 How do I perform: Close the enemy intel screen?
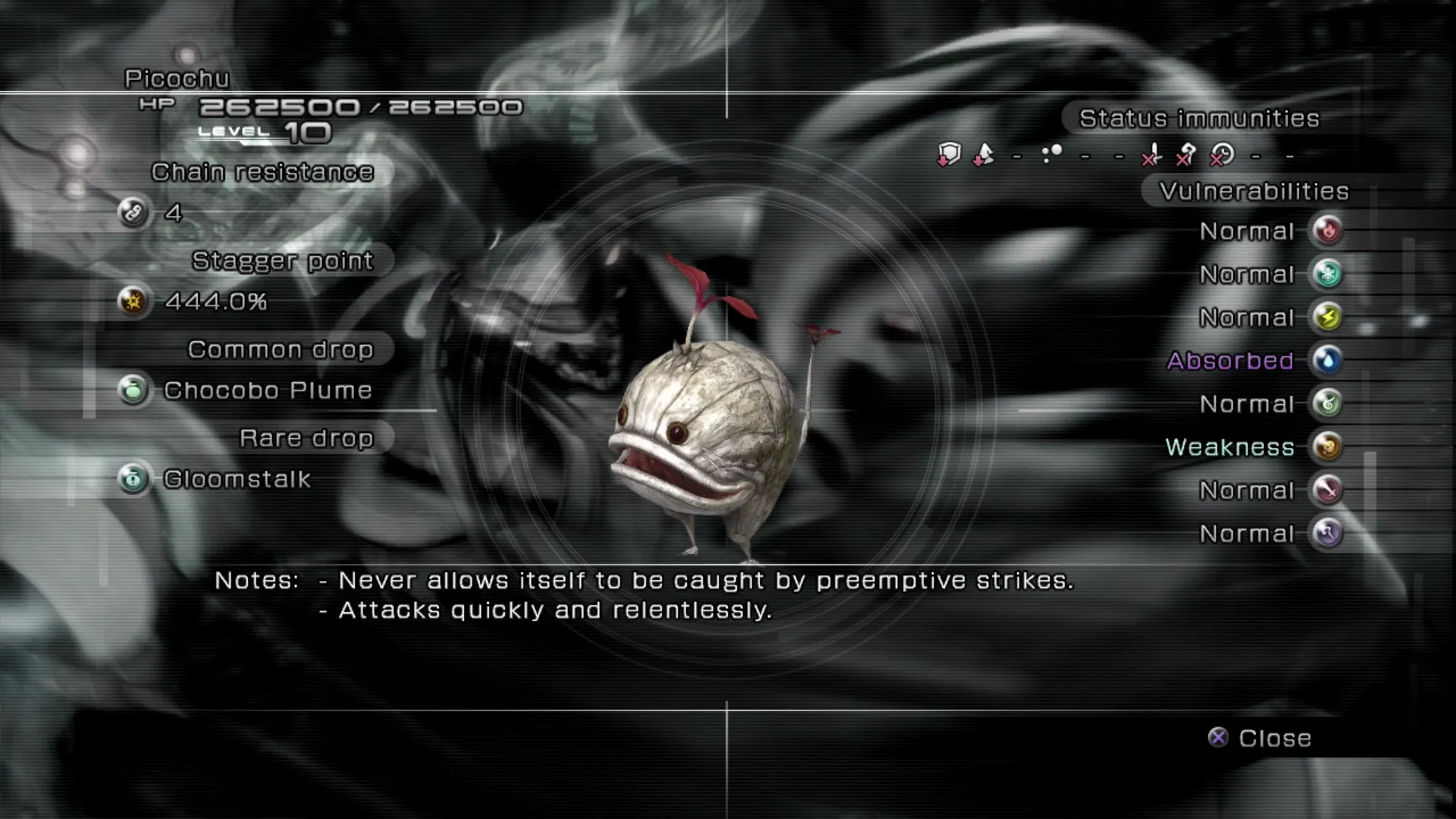pyautogui.click(x=1260, y=738)
